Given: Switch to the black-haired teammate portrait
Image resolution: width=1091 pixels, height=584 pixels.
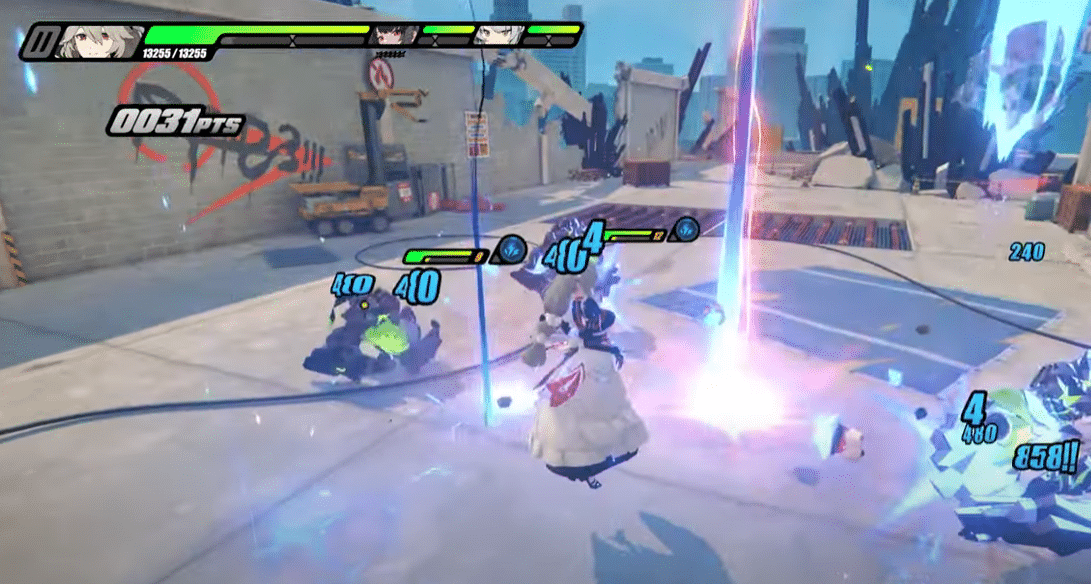Looking at the screenshot, I should (x=393, y=36).
